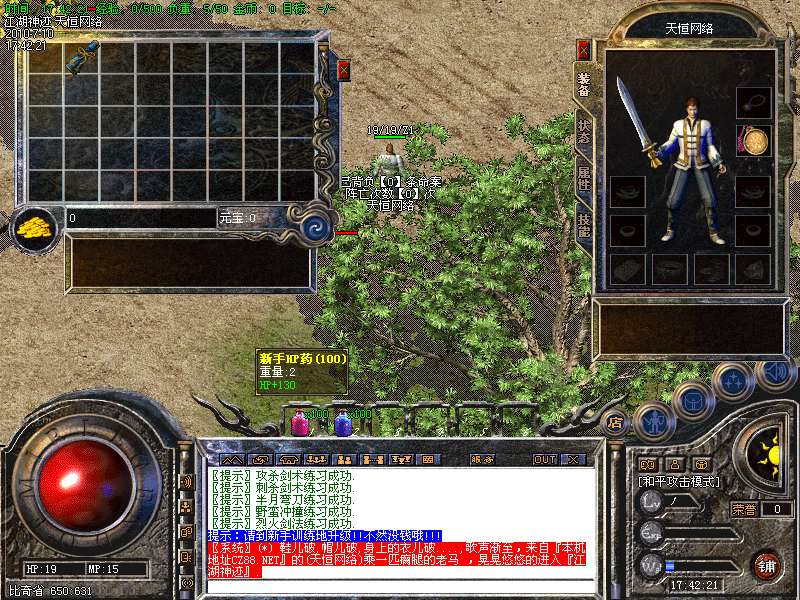Switch to the 装备 equipment tab
Viewport: 800px width, 600px height.
[x=583, y=86]
